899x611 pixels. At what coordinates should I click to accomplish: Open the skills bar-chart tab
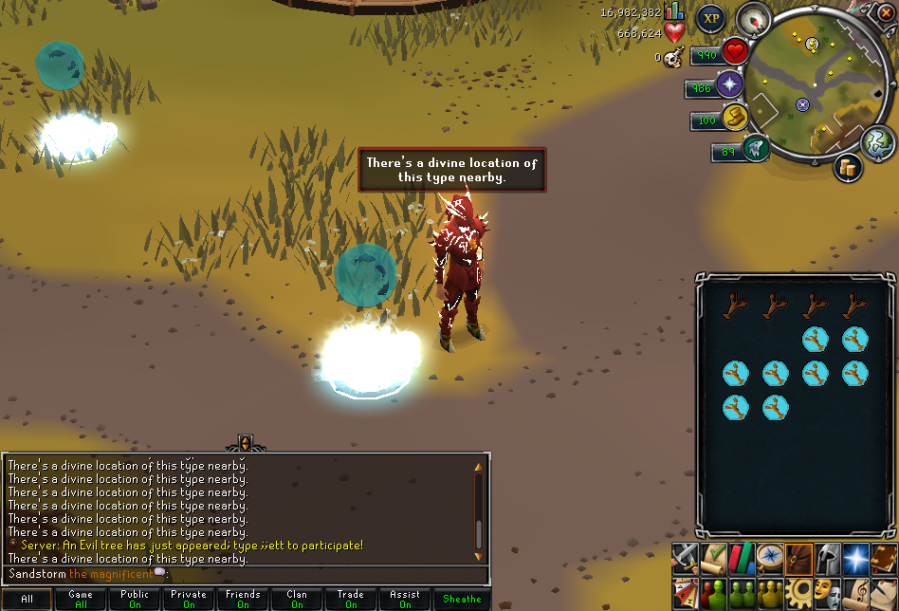click(741, 558)
